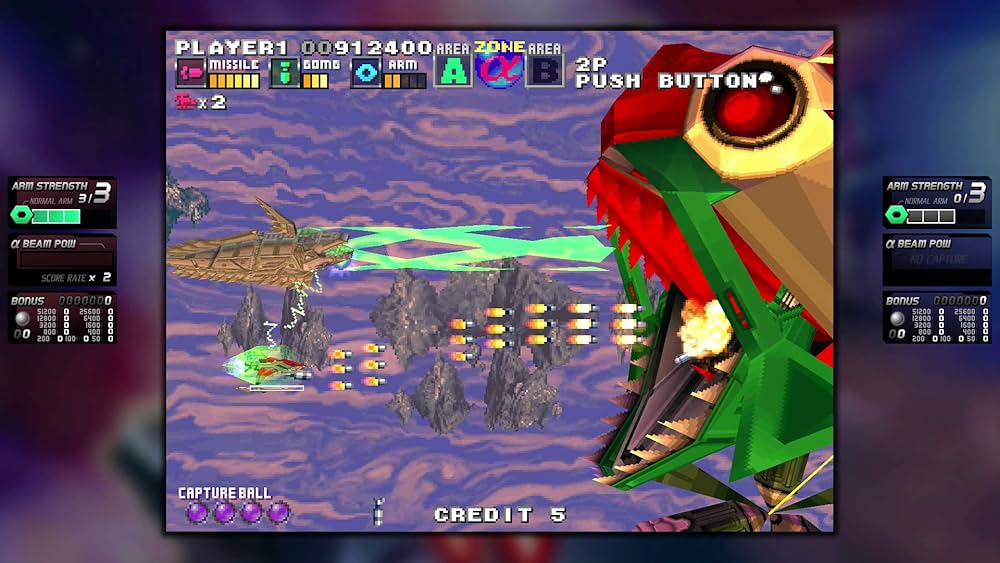Click the alpha beam panel showing Score Rate

(x=62, y=260)
